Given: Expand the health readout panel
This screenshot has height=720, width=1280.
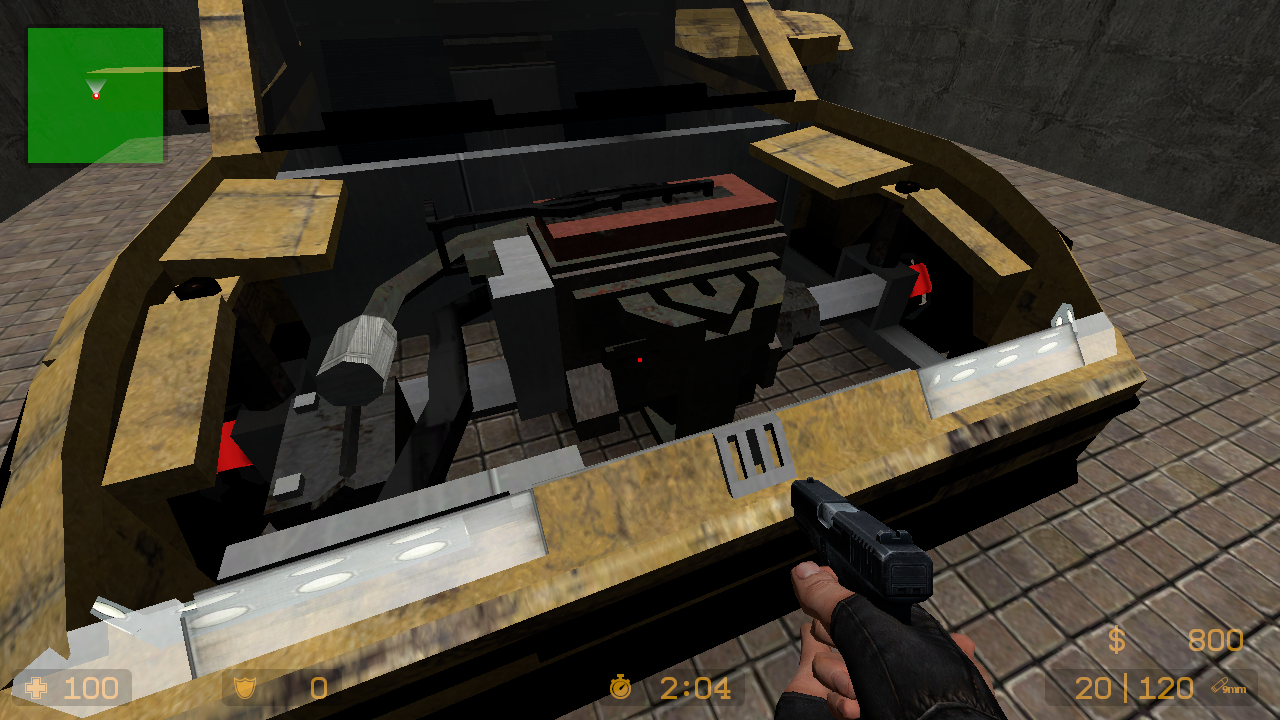Looking at the screenshot, I should coord(70,688).
